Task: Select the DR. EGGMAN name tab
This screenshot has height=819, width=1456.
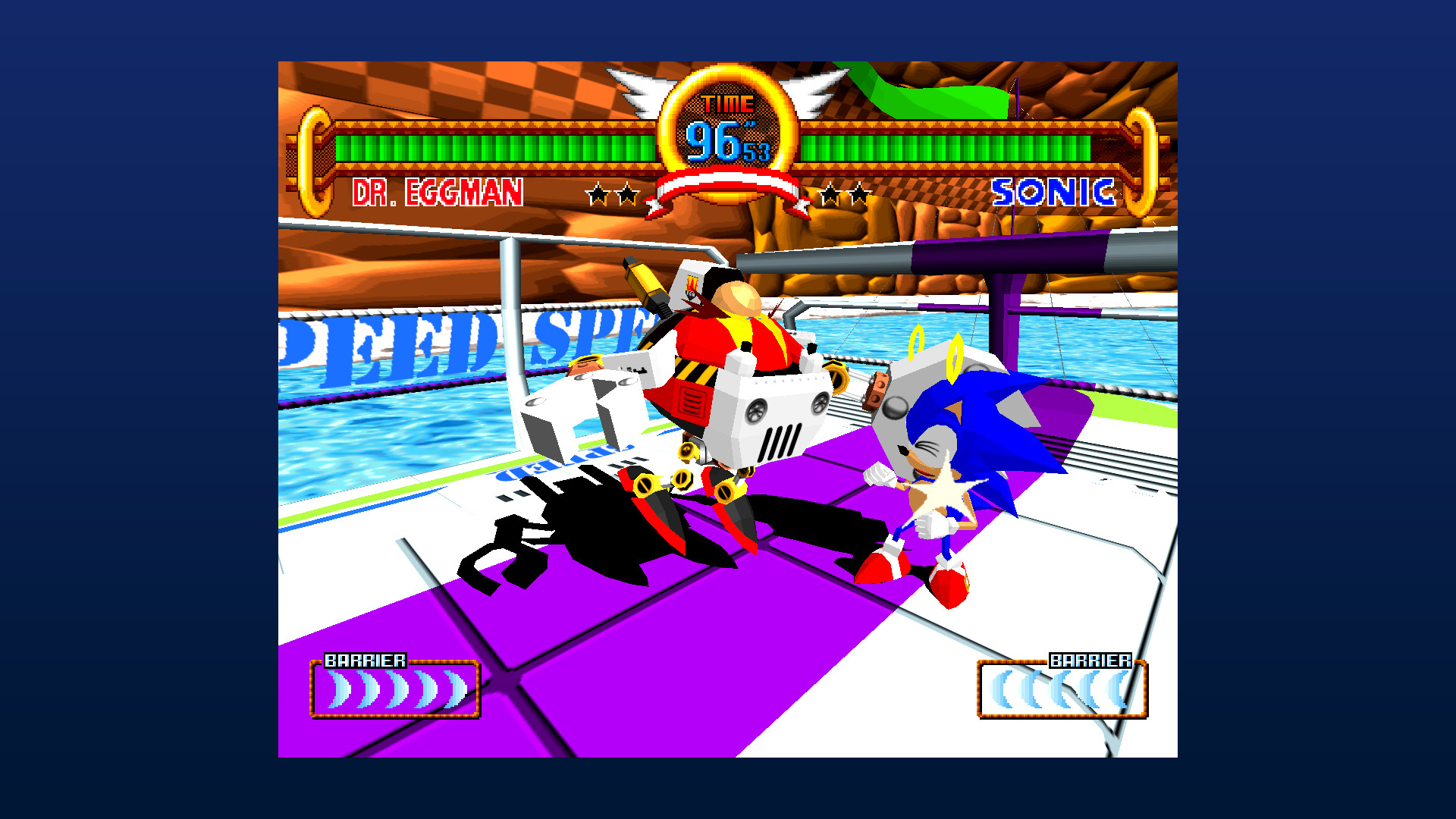Action: coord(438,193)
